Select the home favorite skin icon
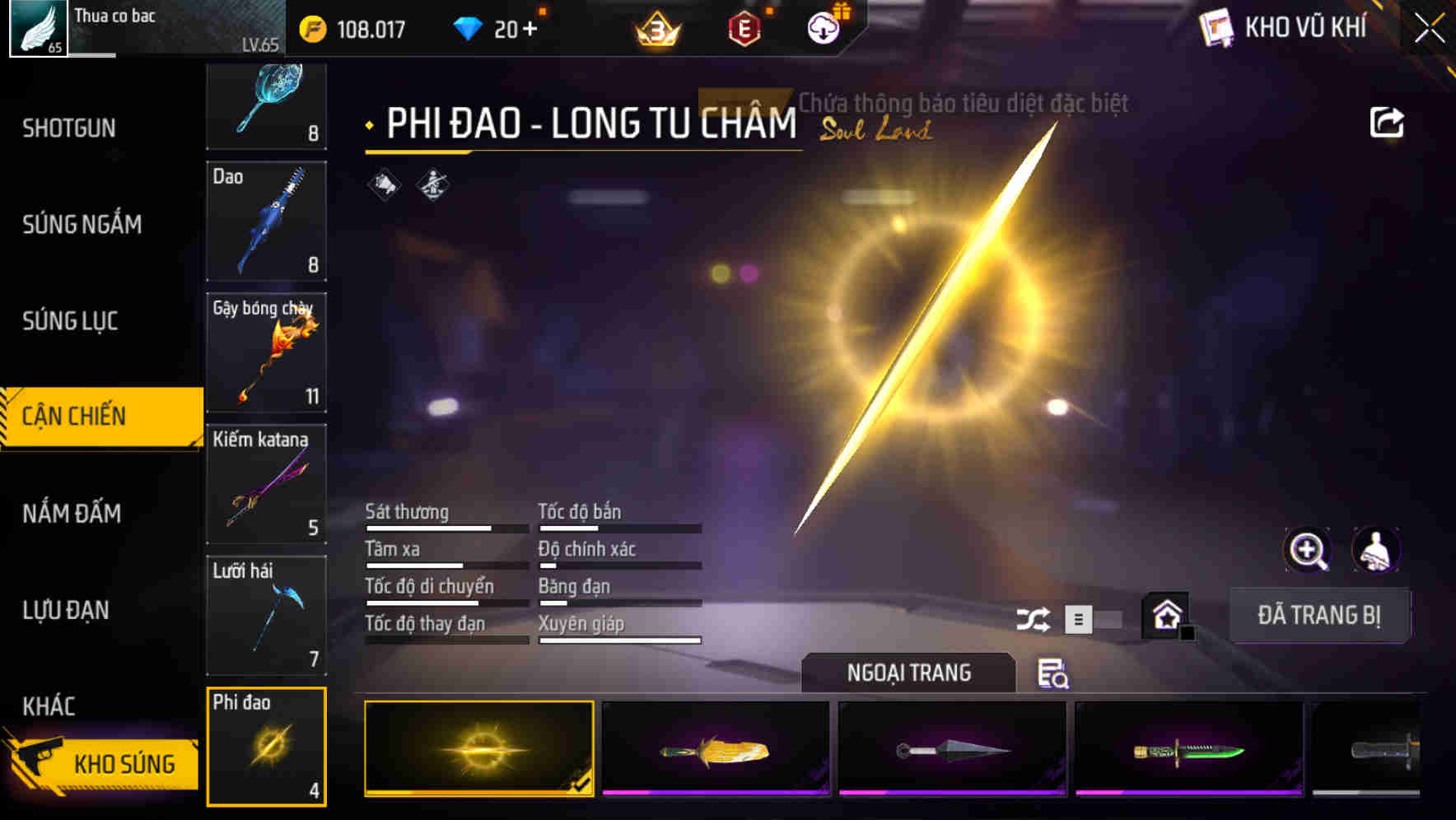The height and width of the screenshot is (820, 1456). pos(1165,616)
